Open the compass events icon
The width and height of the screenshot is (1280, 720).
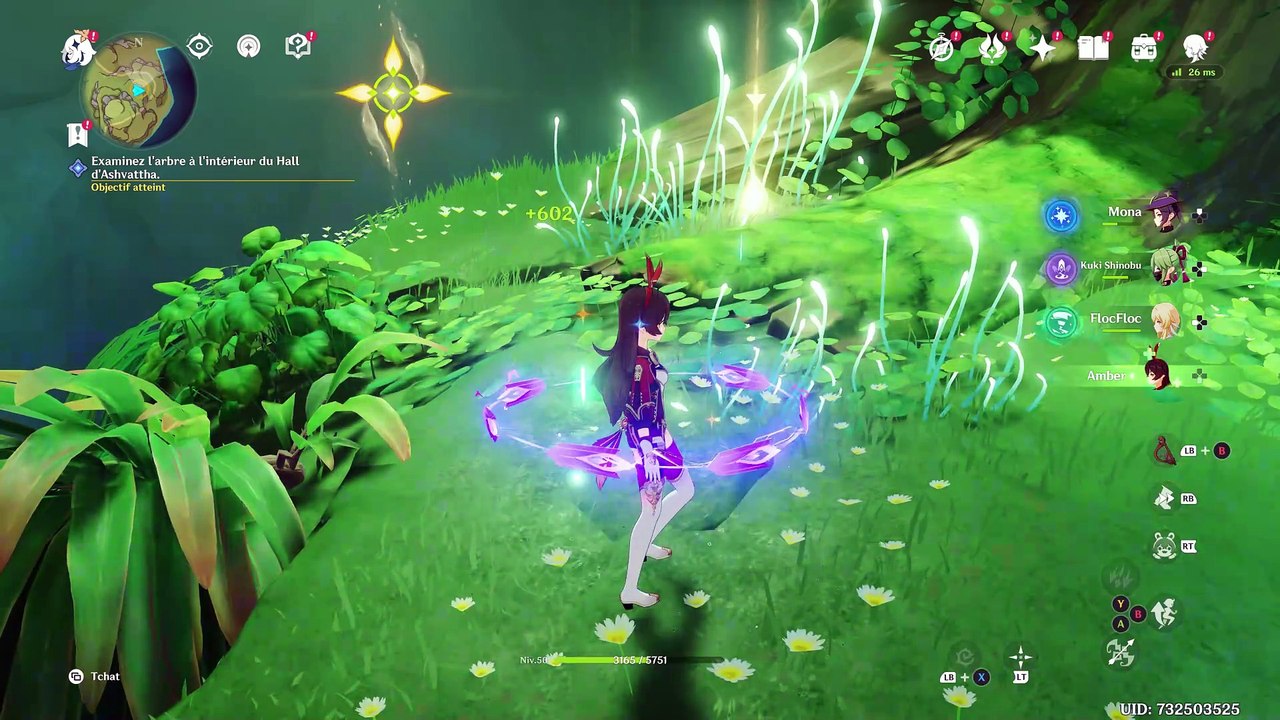click(942, 48)
